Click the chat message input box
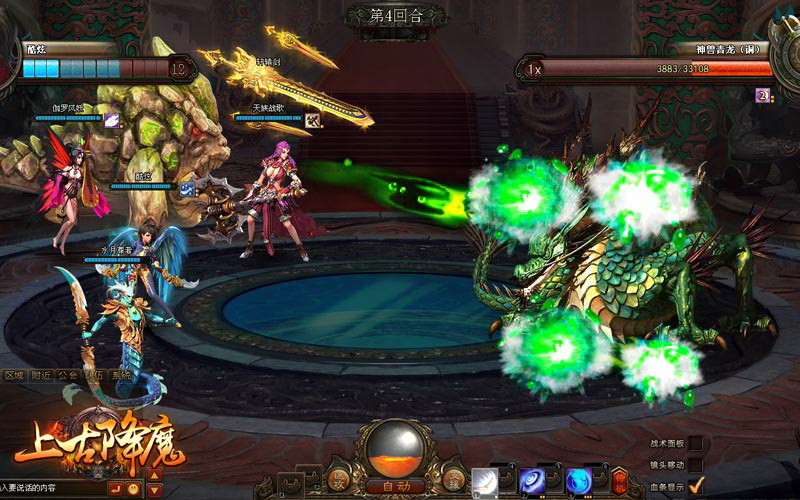Viewport: 800px width, 500px height. click(50, 488)
